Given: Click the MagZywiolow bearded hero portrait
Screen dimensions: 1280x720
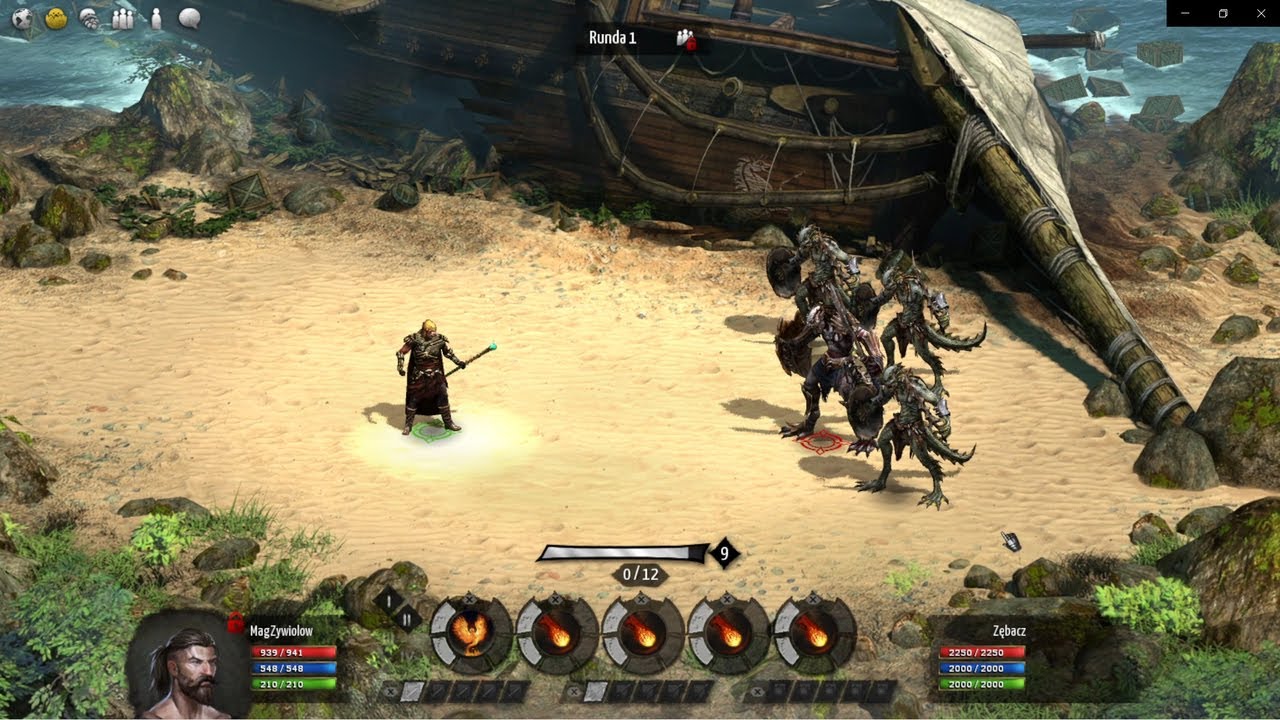Looking at the screenshot, I should pyautogui.click(x=187, y=663).
